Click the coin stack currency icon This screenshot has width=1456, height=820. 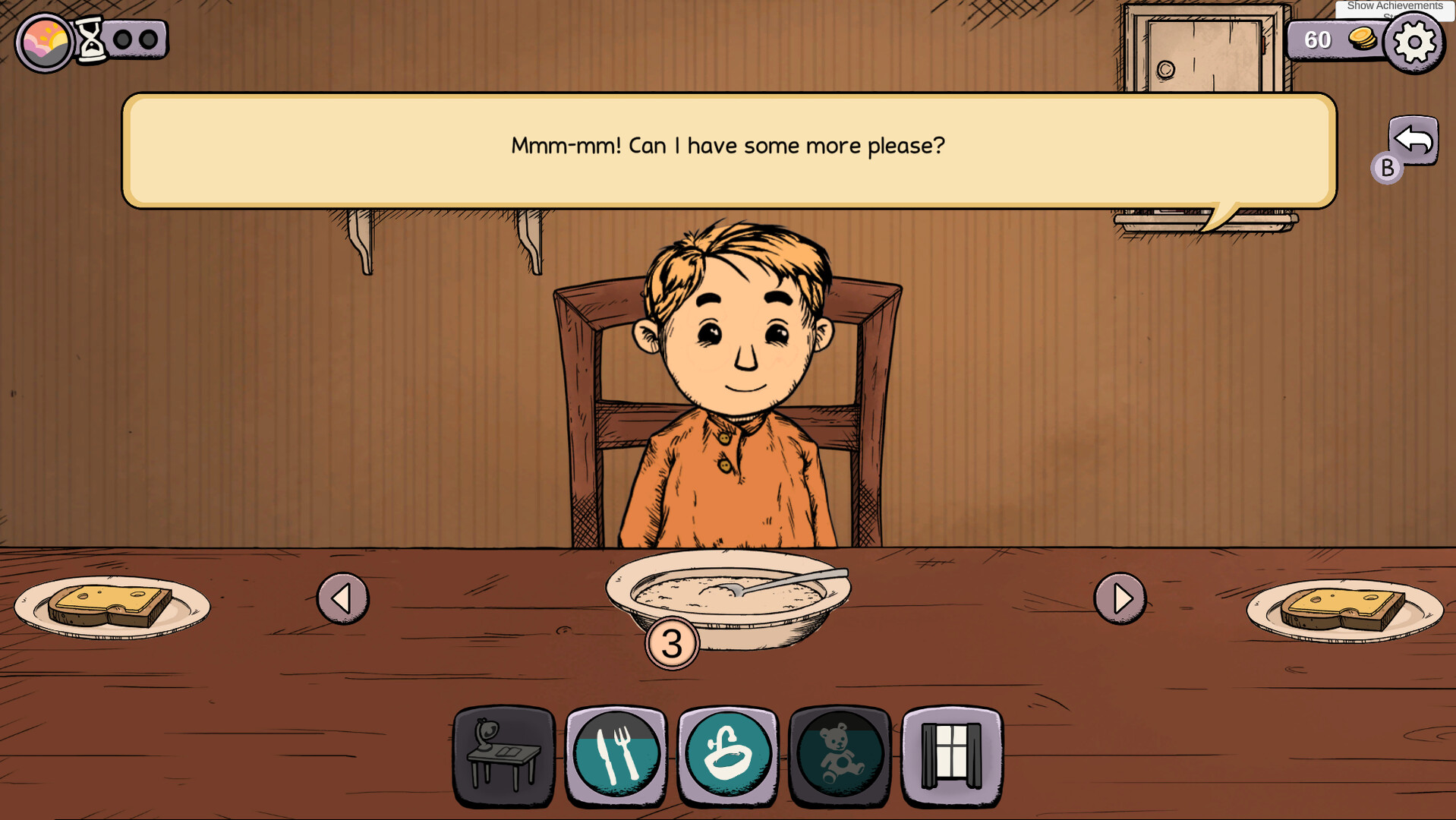coord(1363,38)
